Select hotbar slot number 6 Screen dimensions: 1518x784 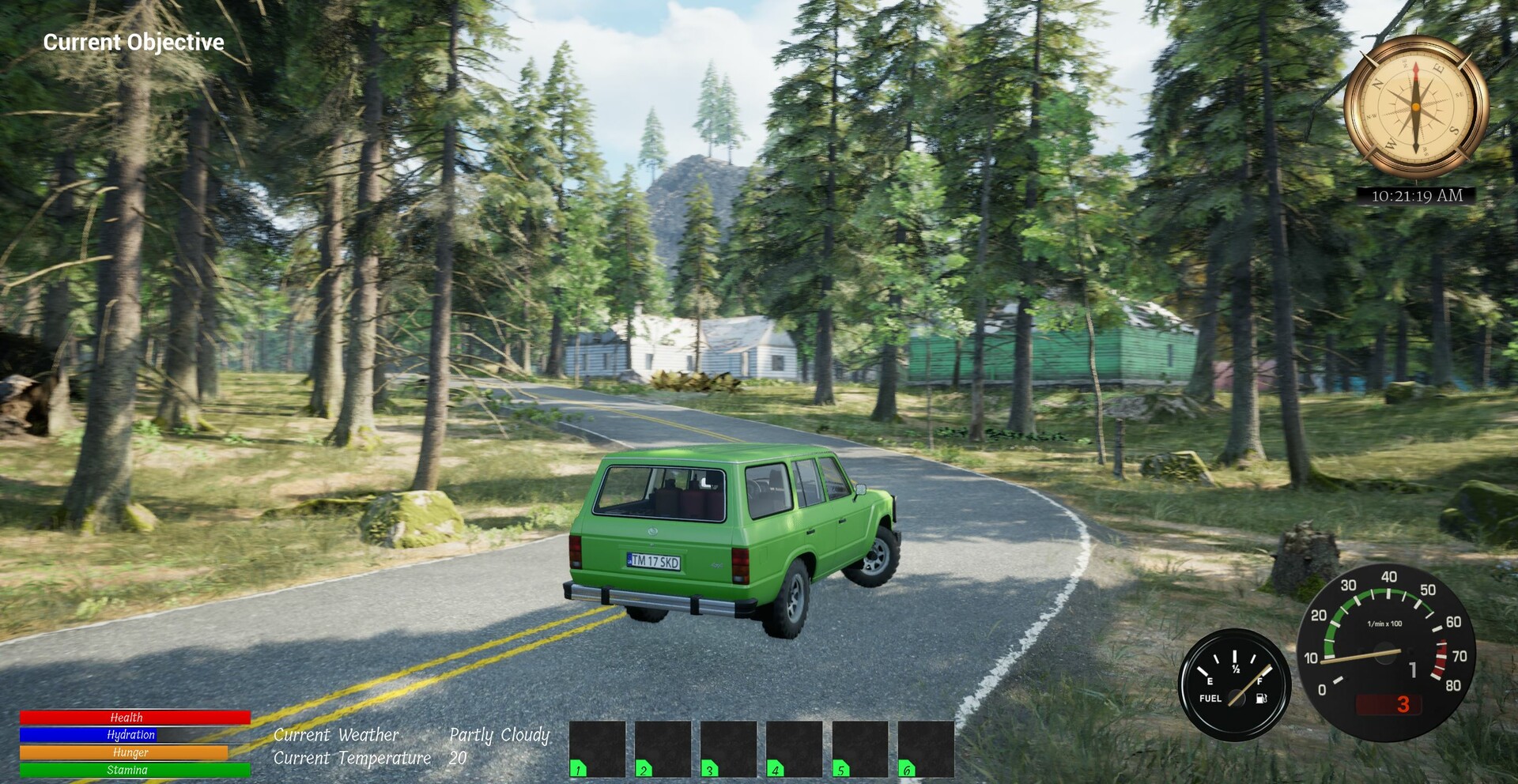(x=926, y=748)
